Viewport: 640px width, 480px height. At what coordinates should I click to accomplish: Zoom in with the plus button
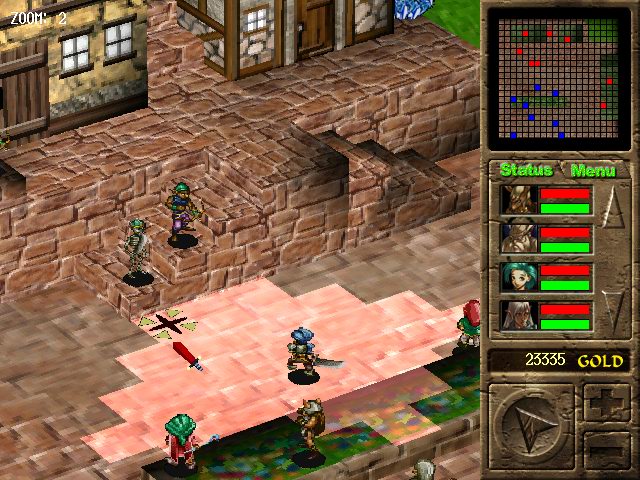[607, 403]
